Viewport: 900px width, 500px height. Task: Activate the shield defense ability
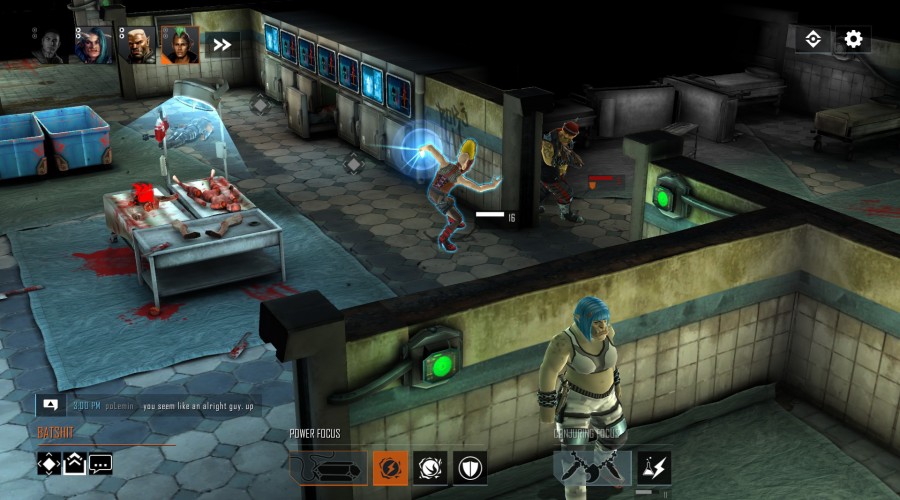tap(469, 467)
